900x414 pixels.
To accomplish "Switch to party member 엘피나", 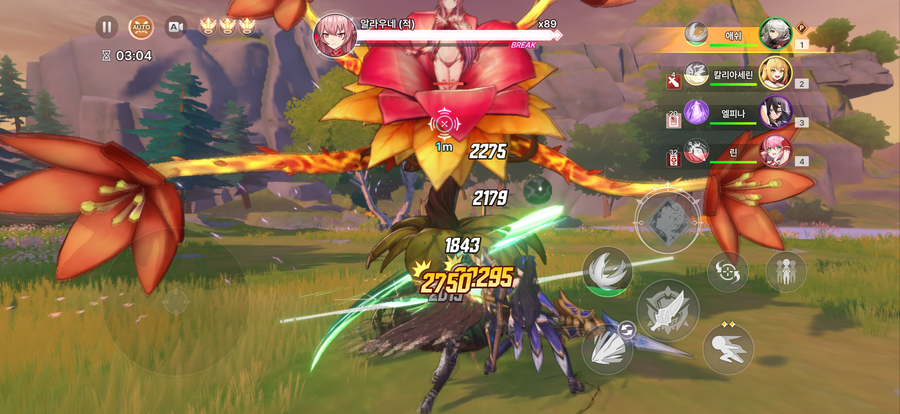I will point(775,112).
